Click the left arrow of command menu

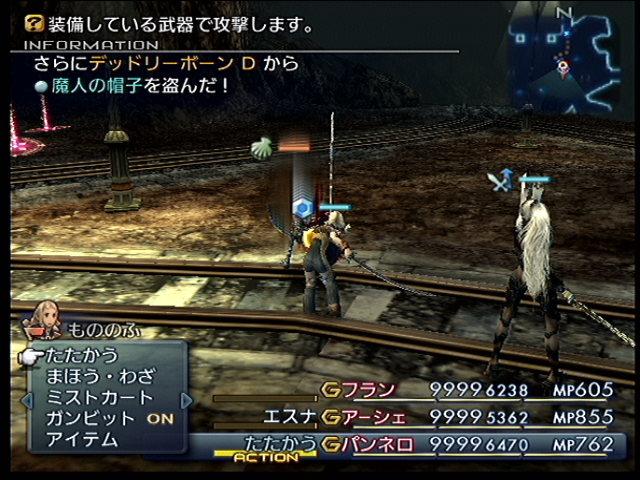point(18,398)
